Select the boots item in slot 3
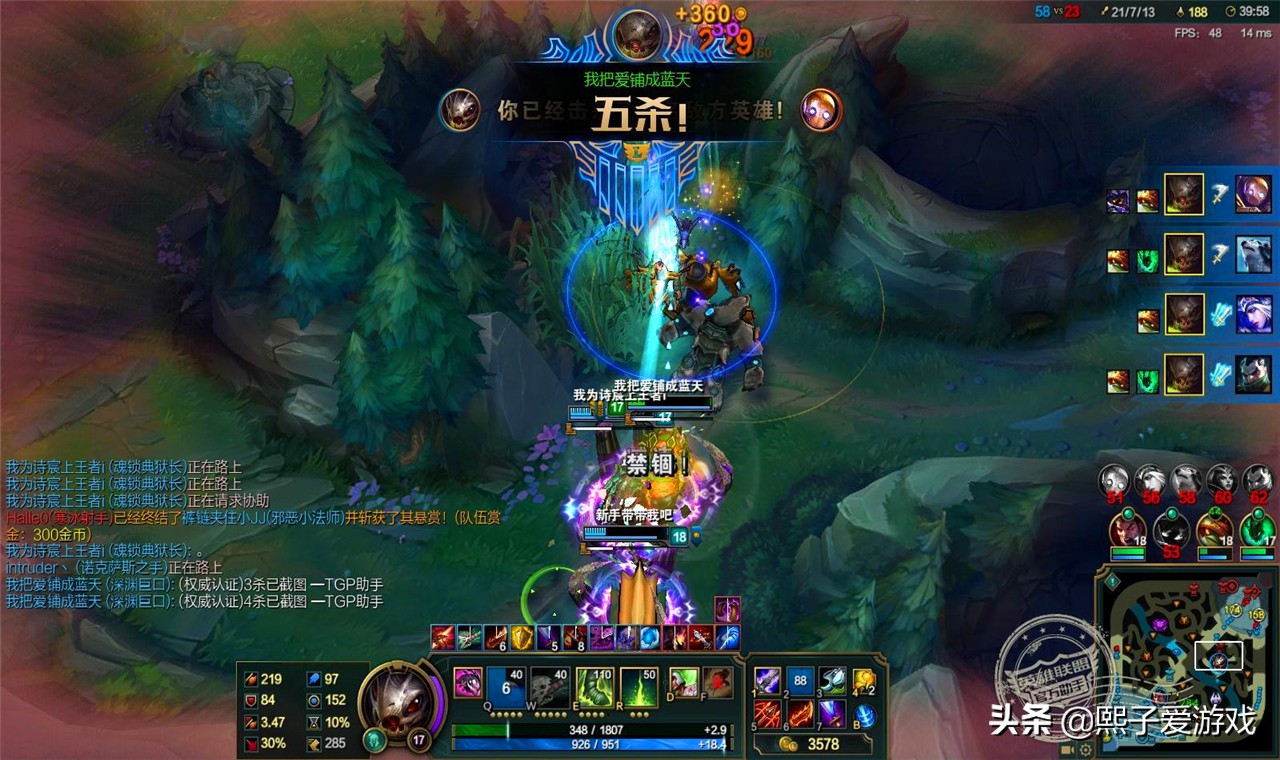 tap(832, 681)
